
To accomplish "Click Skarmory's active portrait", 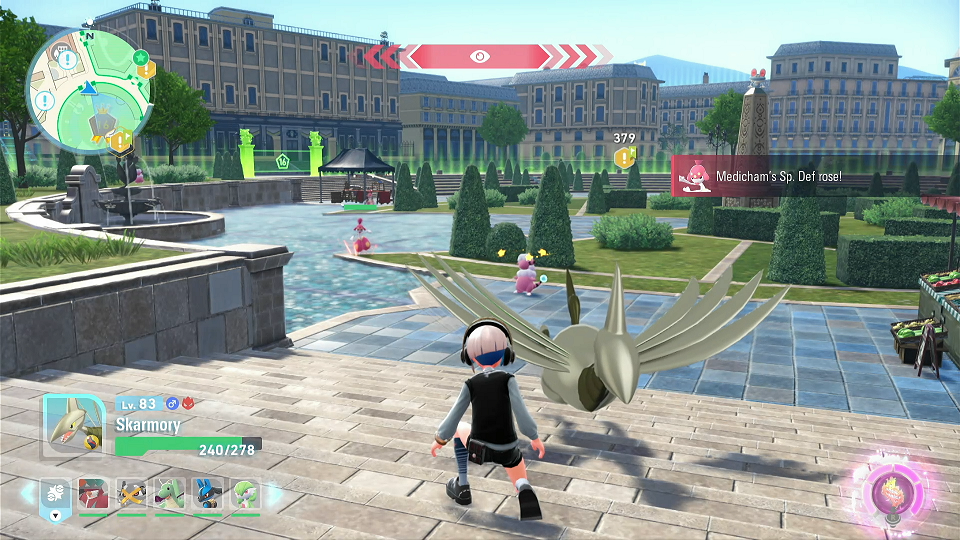I will (73, 425).
